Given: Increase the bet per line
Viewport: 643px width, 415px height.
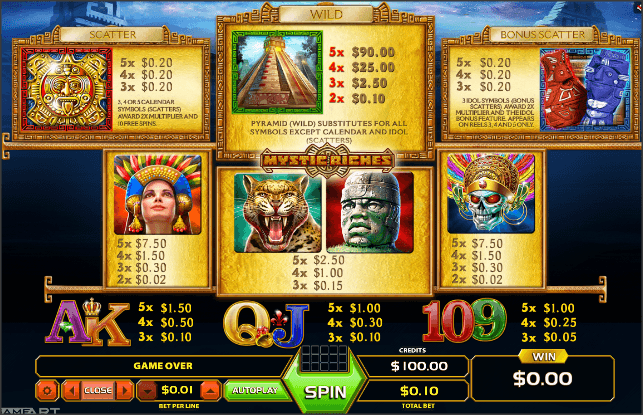Looking at the screenshot, I should pyautogui.click(x=210, y=390).
